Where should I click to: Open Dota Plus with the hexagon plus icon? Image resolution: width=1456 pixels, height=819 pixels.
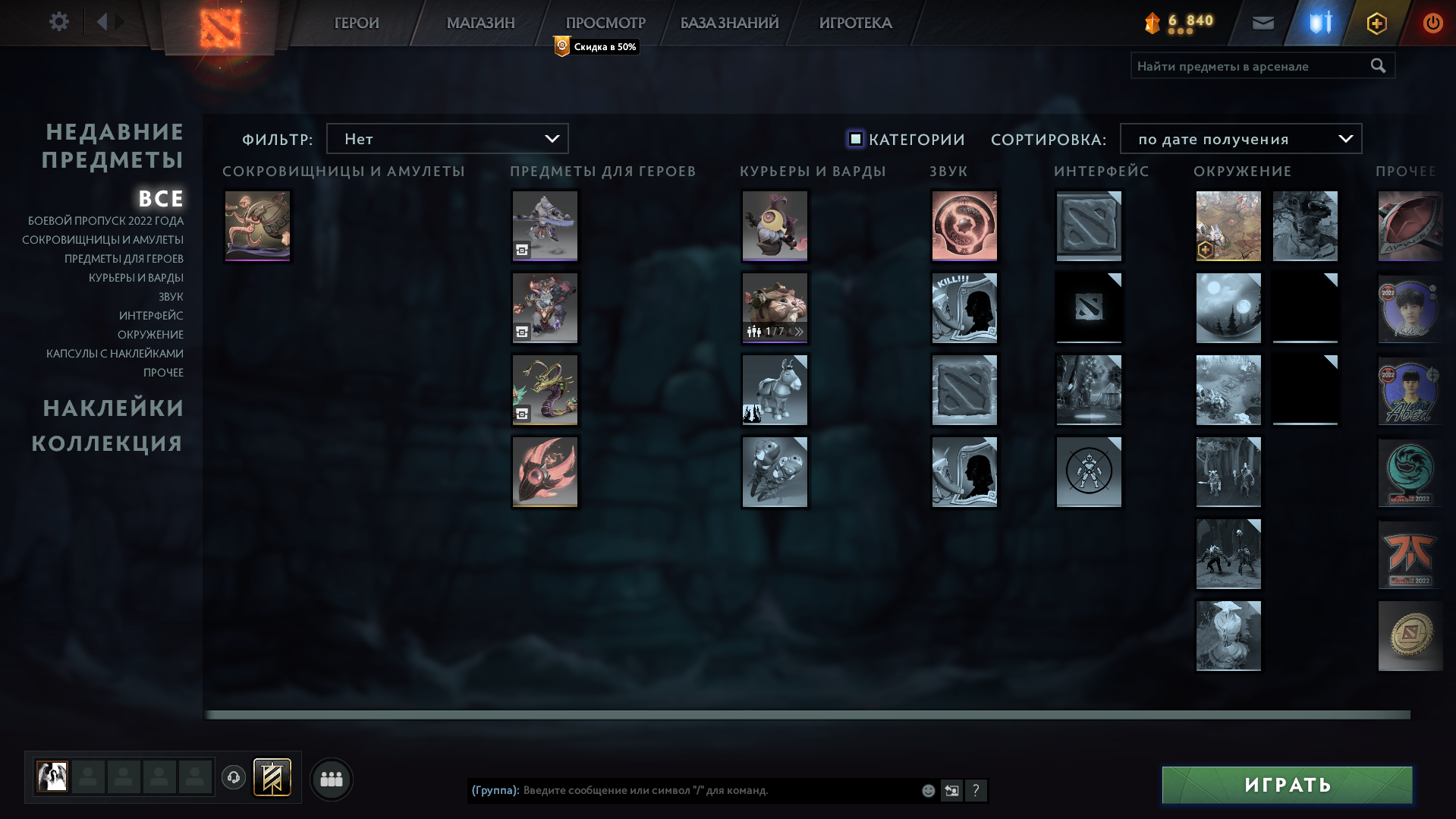[x=1376, y=23]
